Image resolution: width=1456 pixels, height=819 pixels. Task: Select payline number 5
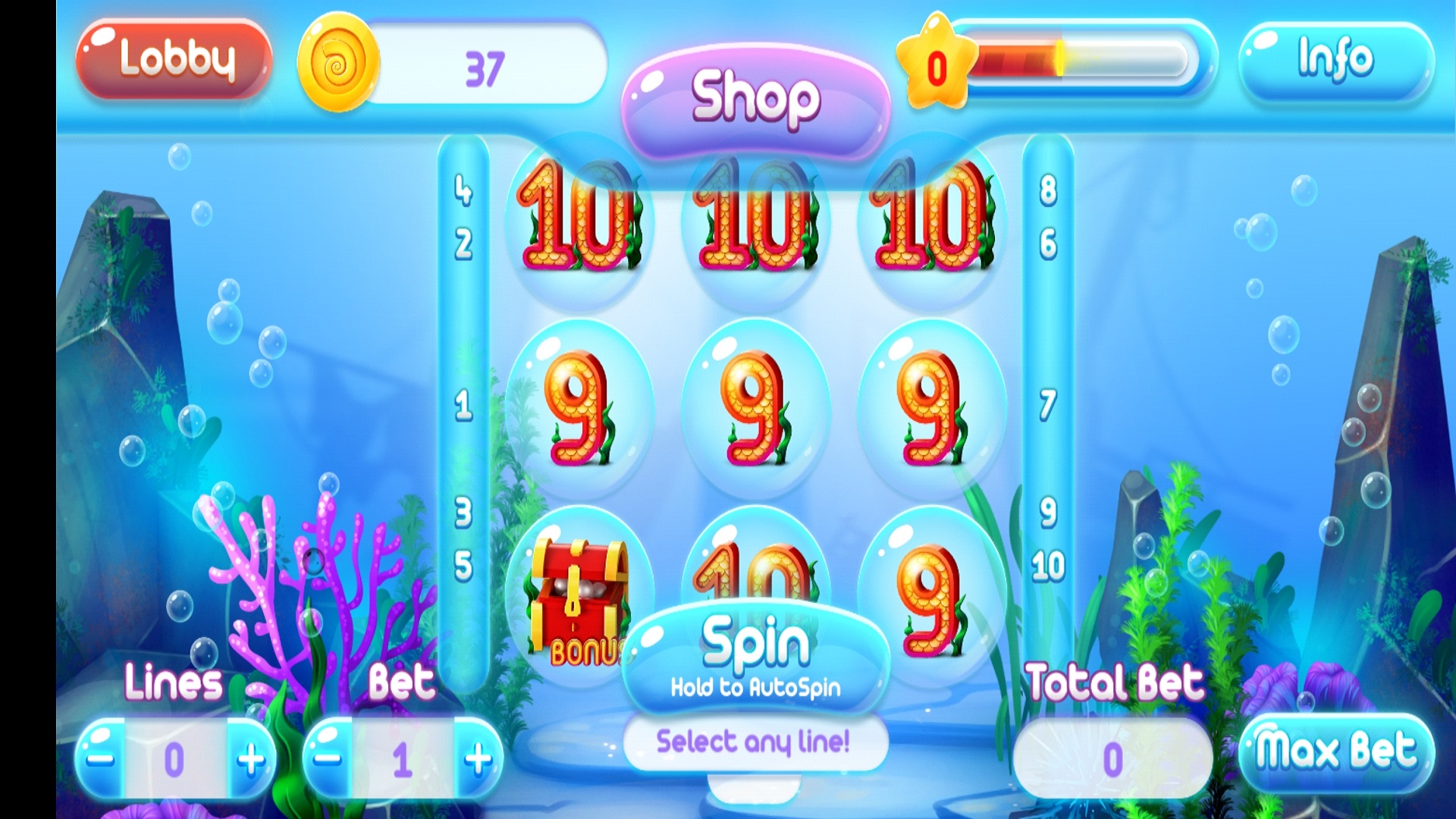pos(463,566)
